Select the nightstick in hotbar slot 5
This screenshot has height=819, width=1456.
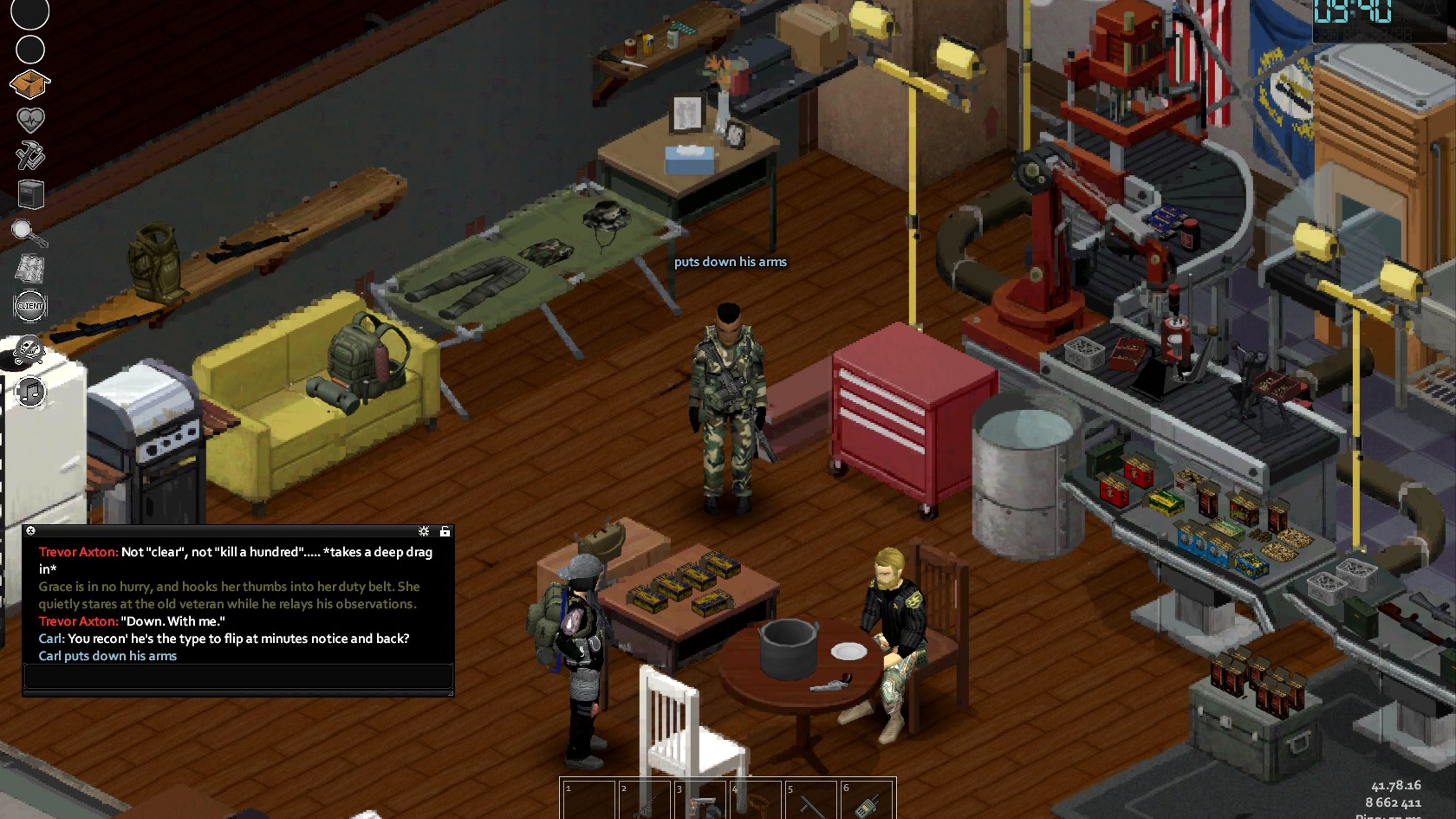pos(810,801)
